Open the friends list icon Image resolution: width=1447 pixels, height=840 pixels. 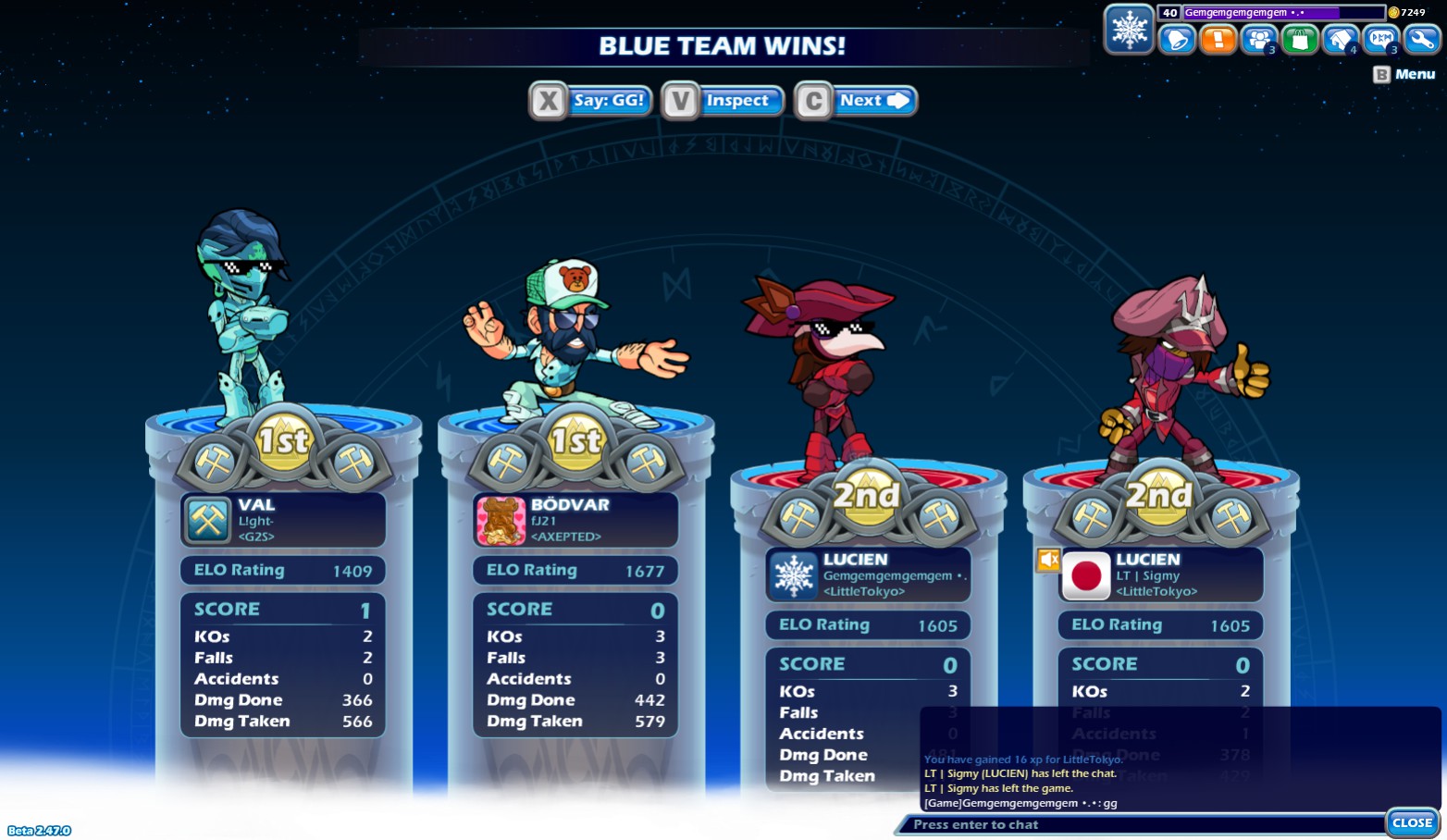click(1258, 40)
